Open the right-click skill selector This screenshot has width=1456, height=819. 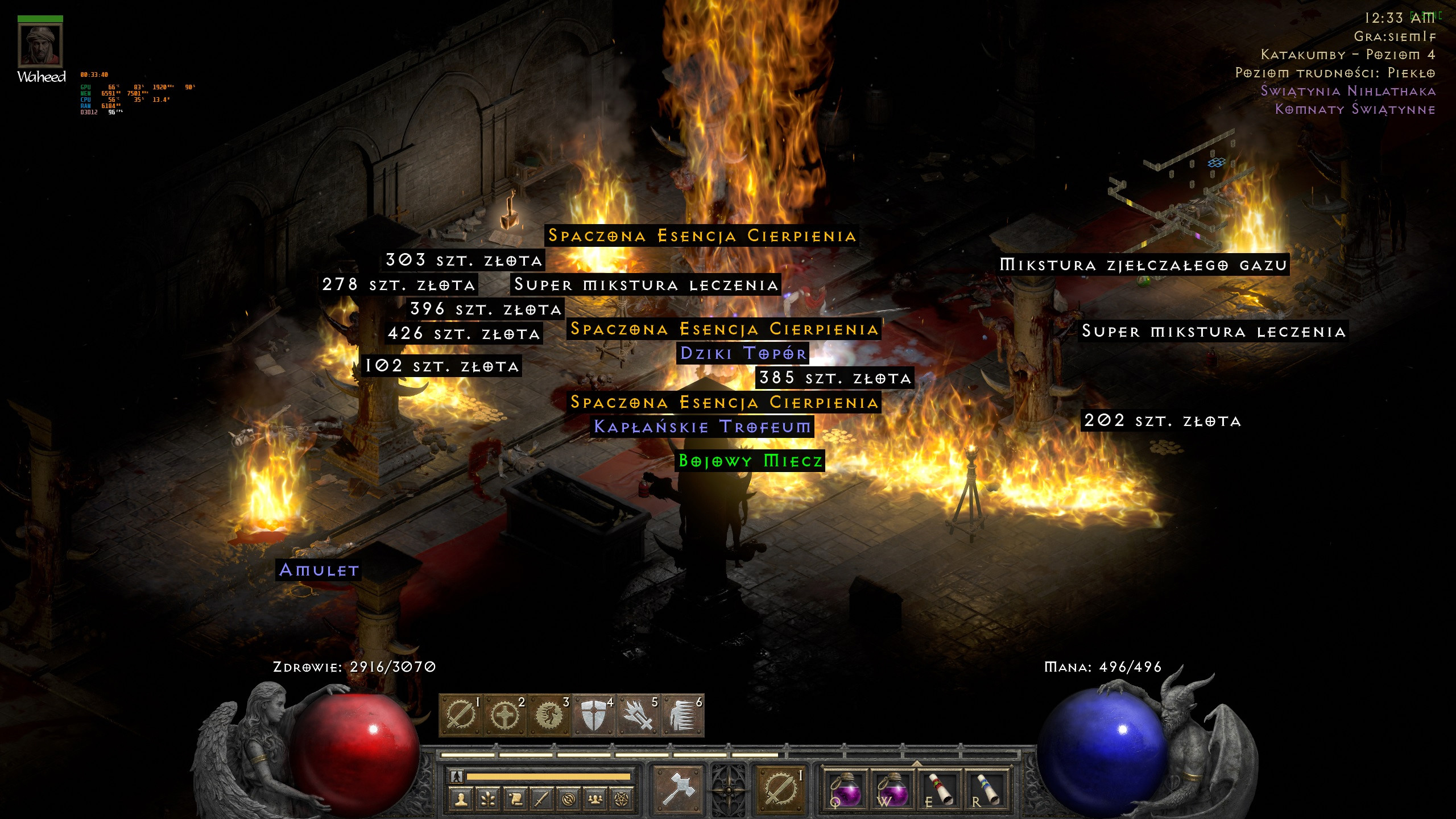779,788
